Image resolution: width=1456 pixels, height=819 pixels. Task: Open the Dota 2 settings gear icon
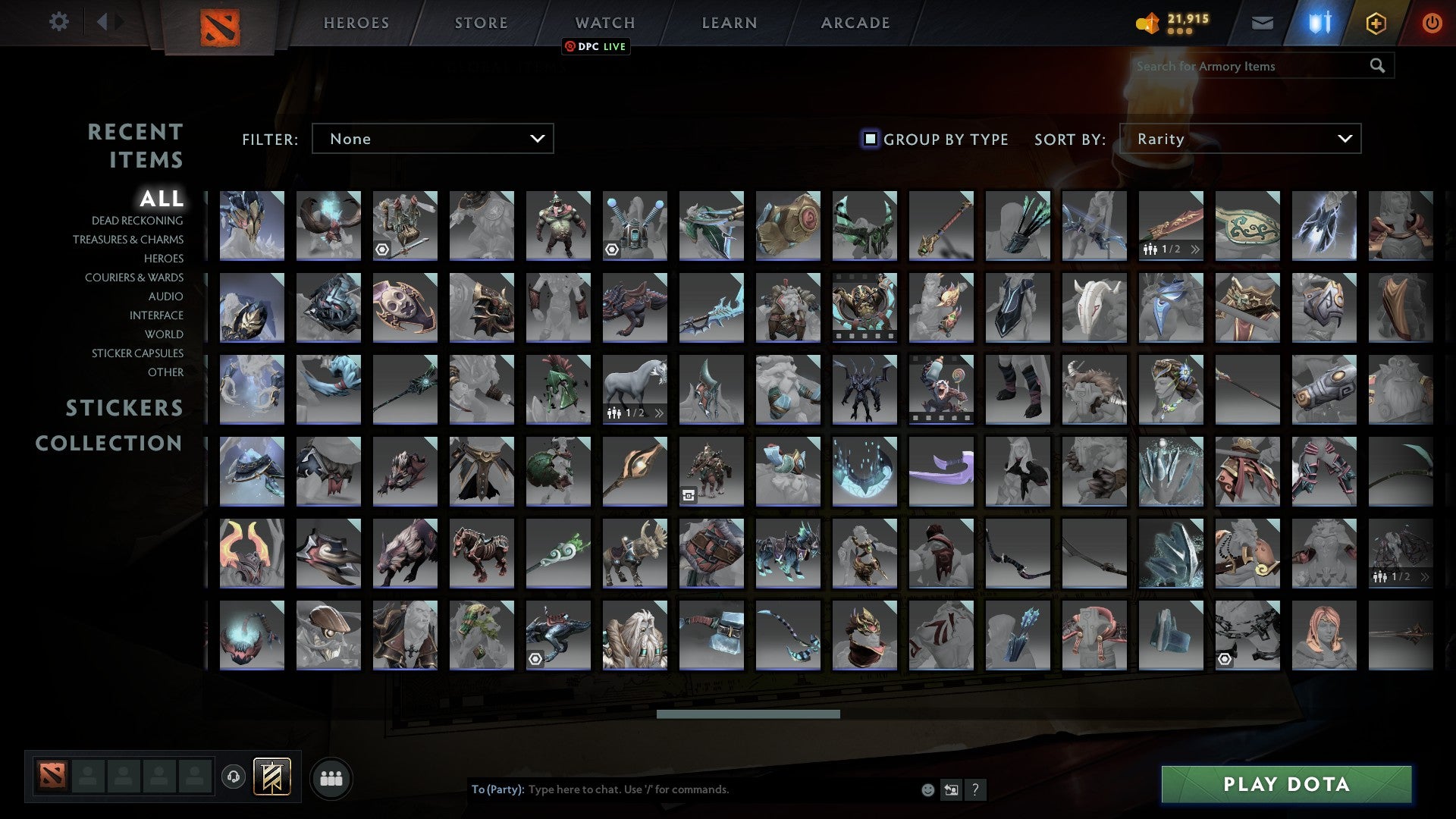click(x=59, y=22)
